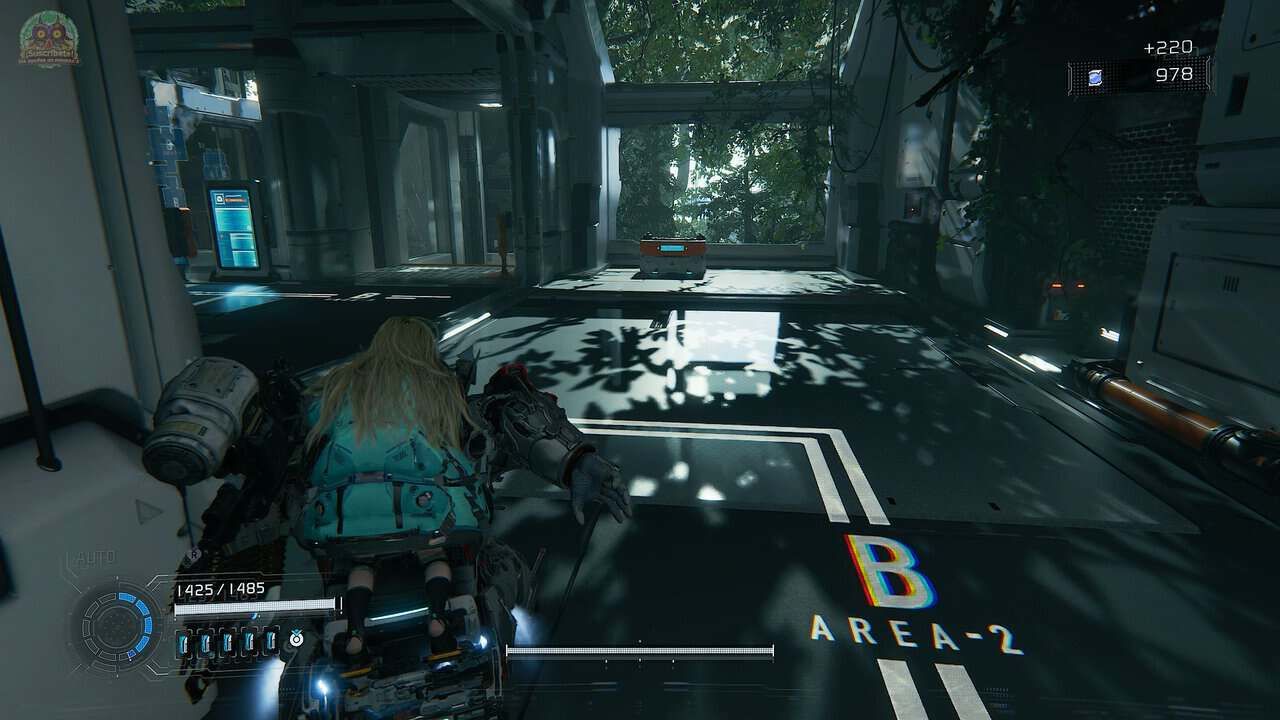The width and height of the screenshot is (1280, 720).
Task: Open the channel watermark logo overlay
Action: point(47,40)
